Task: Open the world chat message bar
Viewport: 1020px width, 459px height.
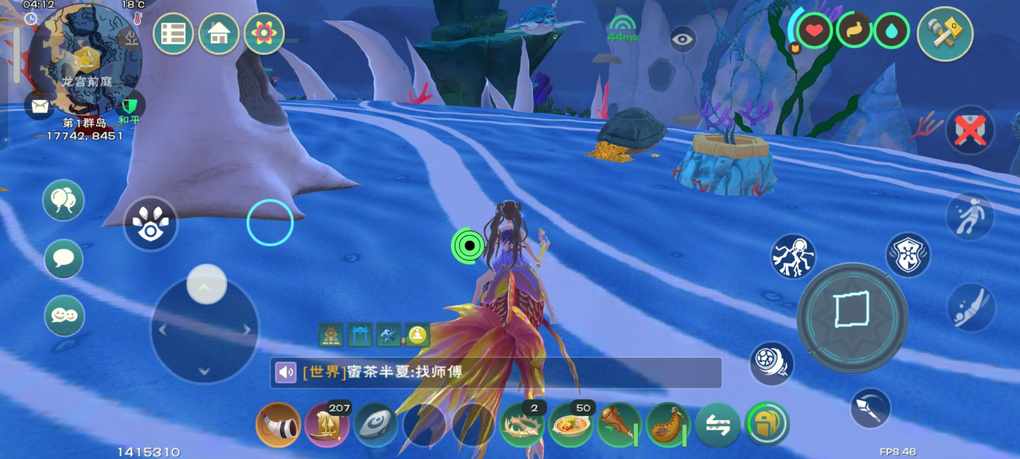Action: click(x=496, y=373)
